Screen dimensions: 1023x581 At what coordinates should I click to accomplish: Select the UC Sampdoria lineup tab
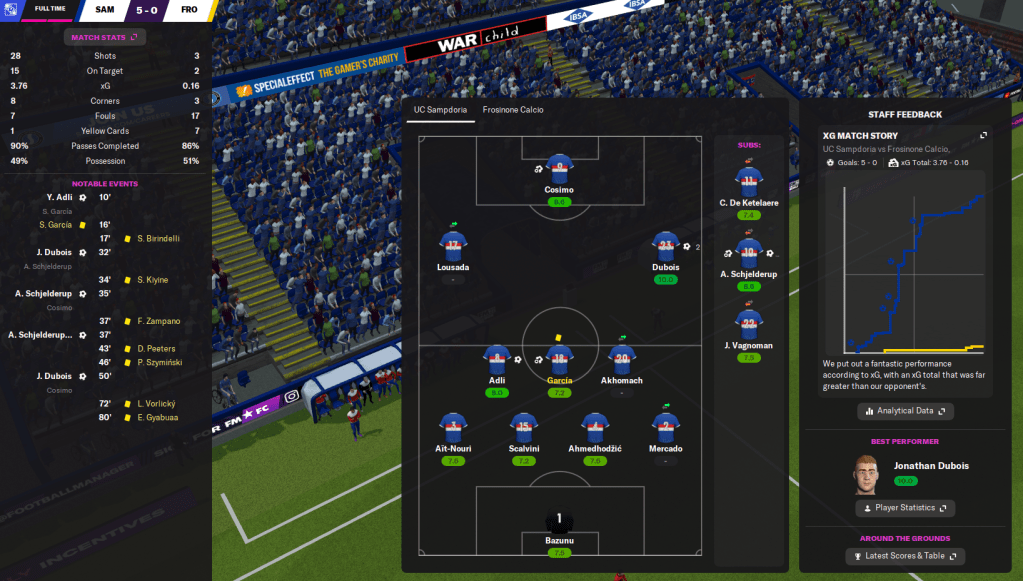point(441,110)
